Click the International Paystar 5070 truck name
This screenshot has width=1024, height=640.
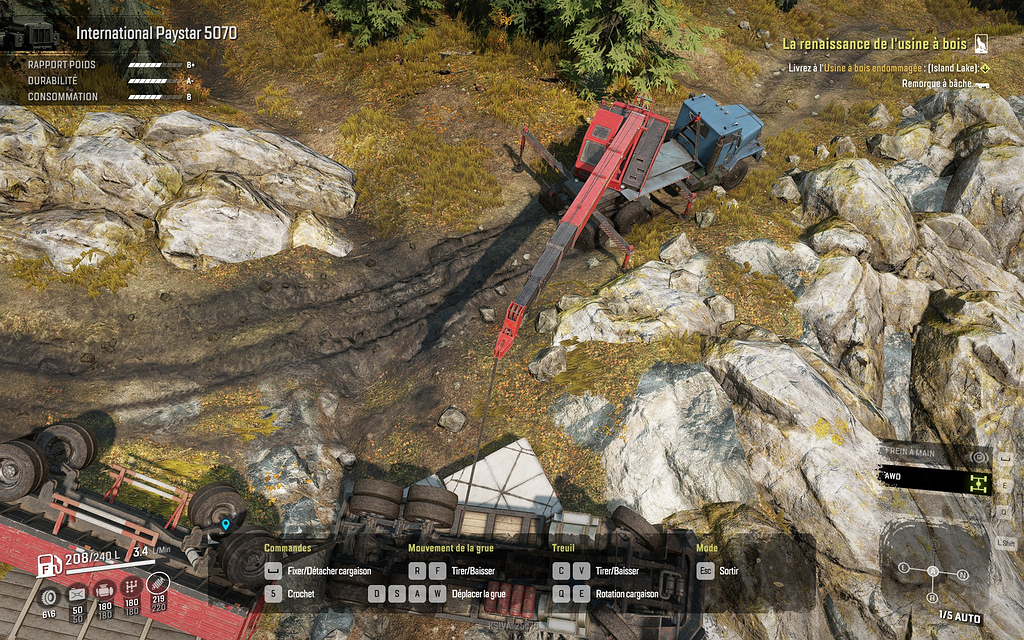click(x=156, y=33)
